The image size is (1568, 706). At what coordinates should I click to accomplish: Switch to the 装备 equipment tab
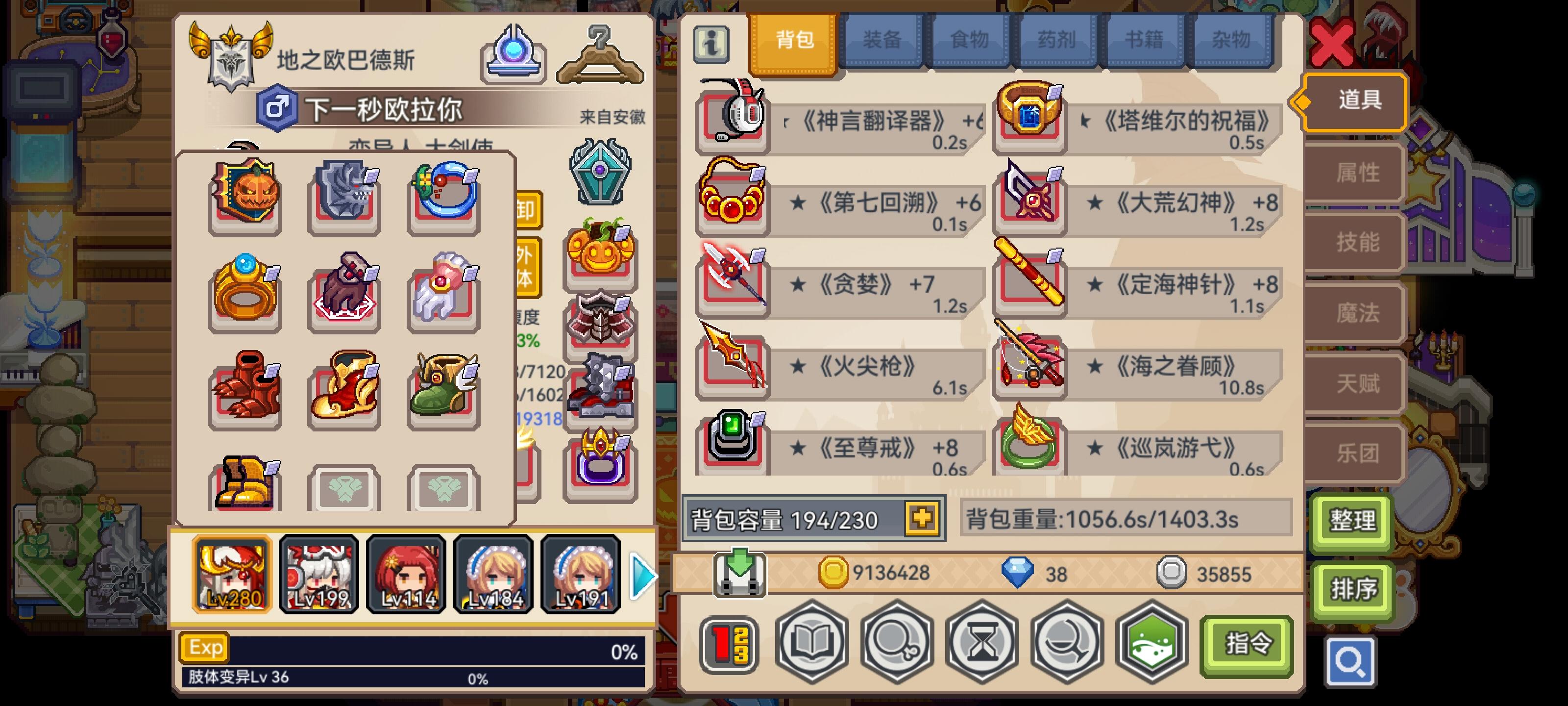pos(882,40)
